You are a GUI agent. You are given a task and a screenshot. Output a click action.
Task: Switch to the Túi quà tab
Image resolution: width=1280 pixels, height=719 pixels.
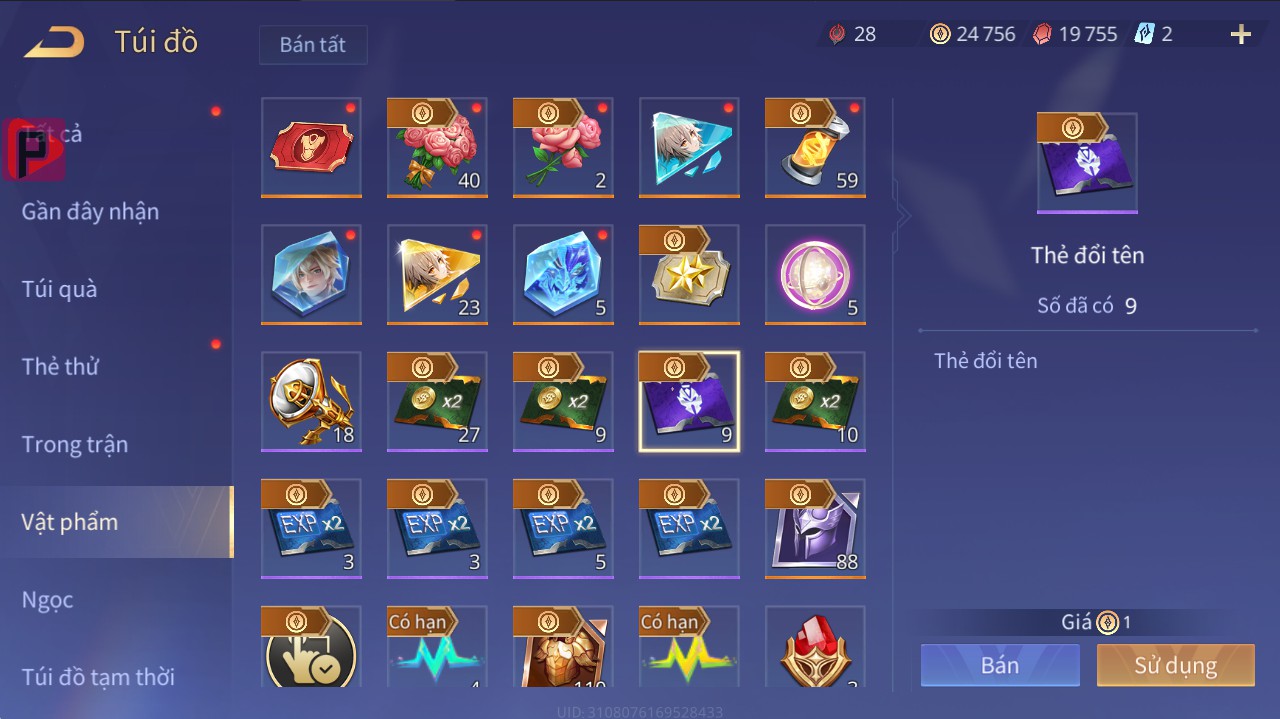click(60, 289)
